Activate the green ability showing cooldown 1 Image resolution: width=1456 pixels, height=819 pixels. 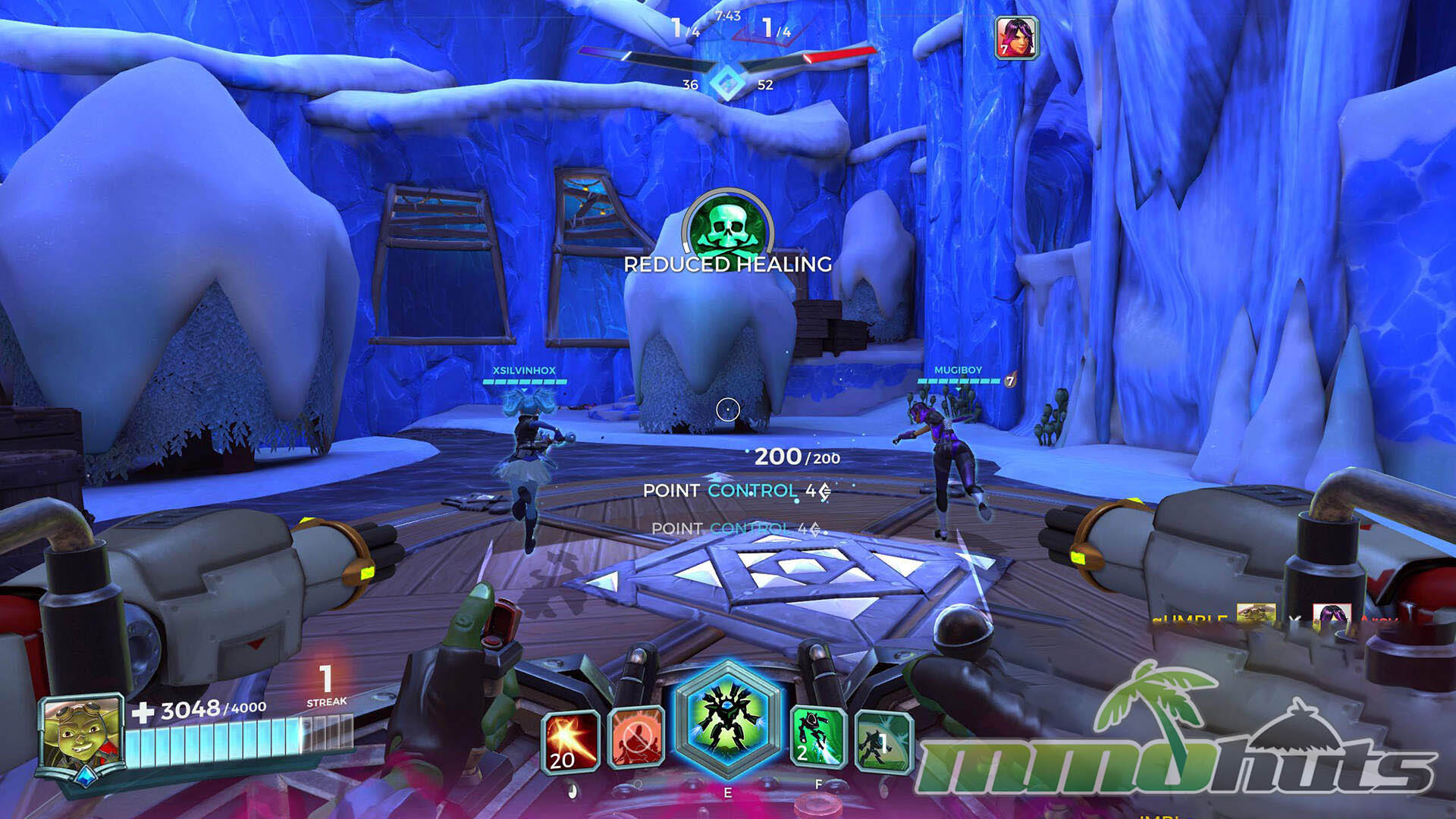883,741
